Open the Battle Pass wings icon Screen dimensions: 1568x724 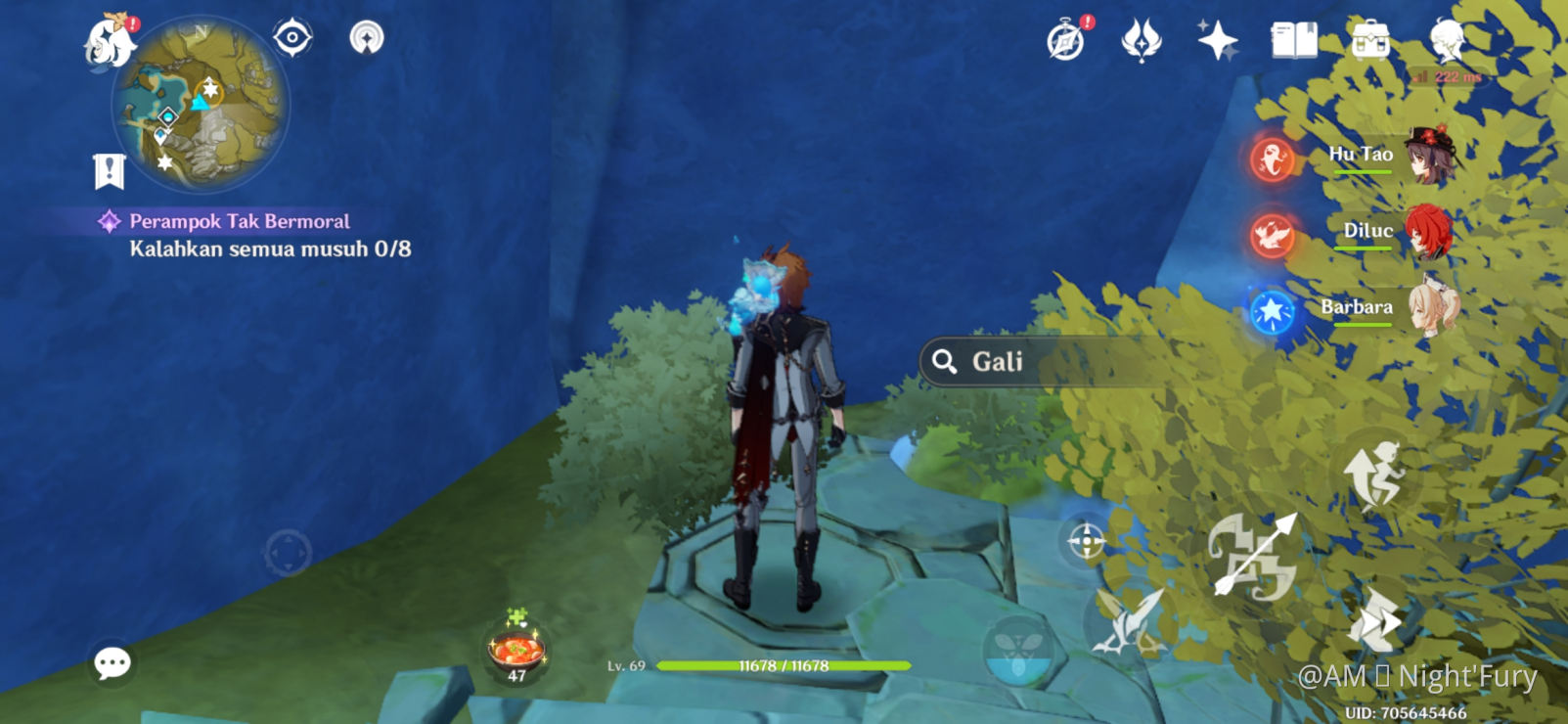tap(1141, 41)
